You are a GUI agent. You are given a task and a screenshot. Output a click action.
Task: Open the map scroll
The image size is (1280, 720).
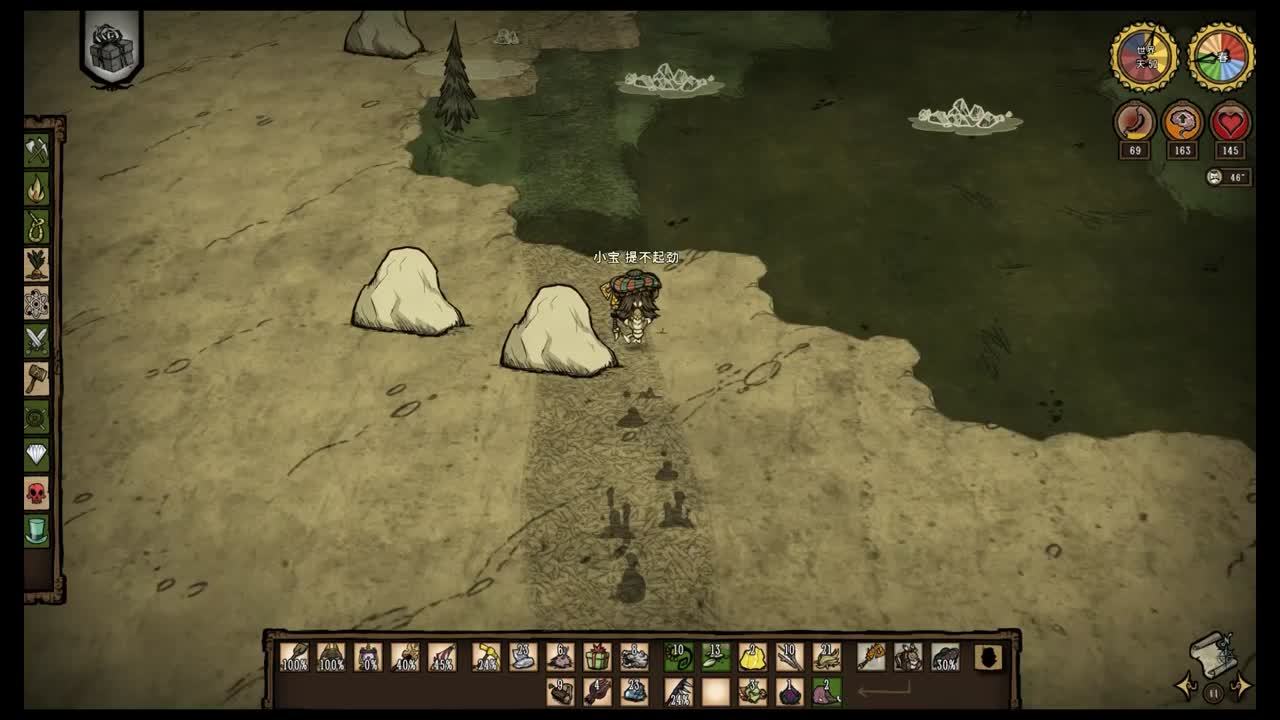[1211, 653]
